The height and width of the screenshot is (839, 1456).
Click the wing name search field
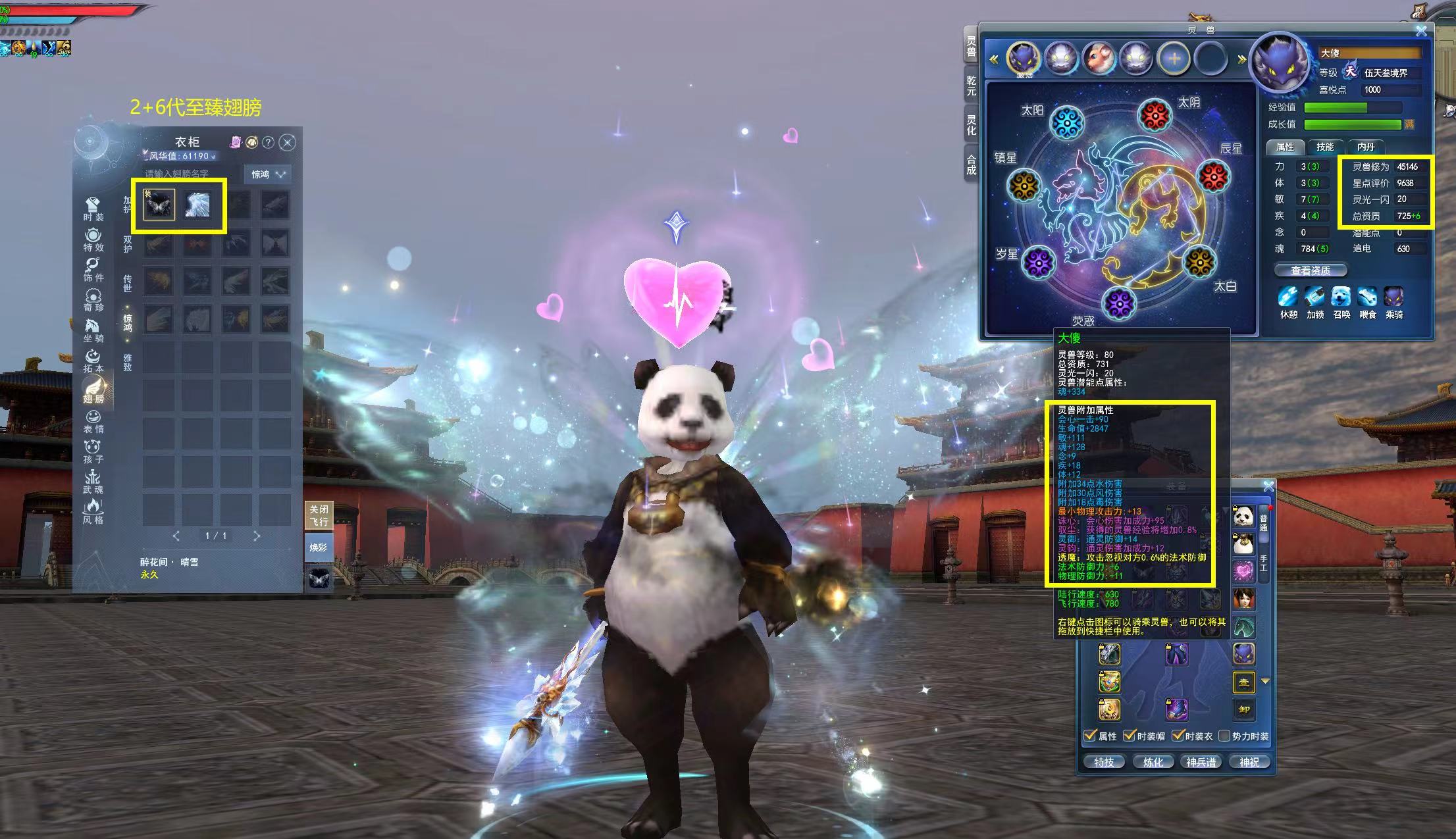pos(190,174)
